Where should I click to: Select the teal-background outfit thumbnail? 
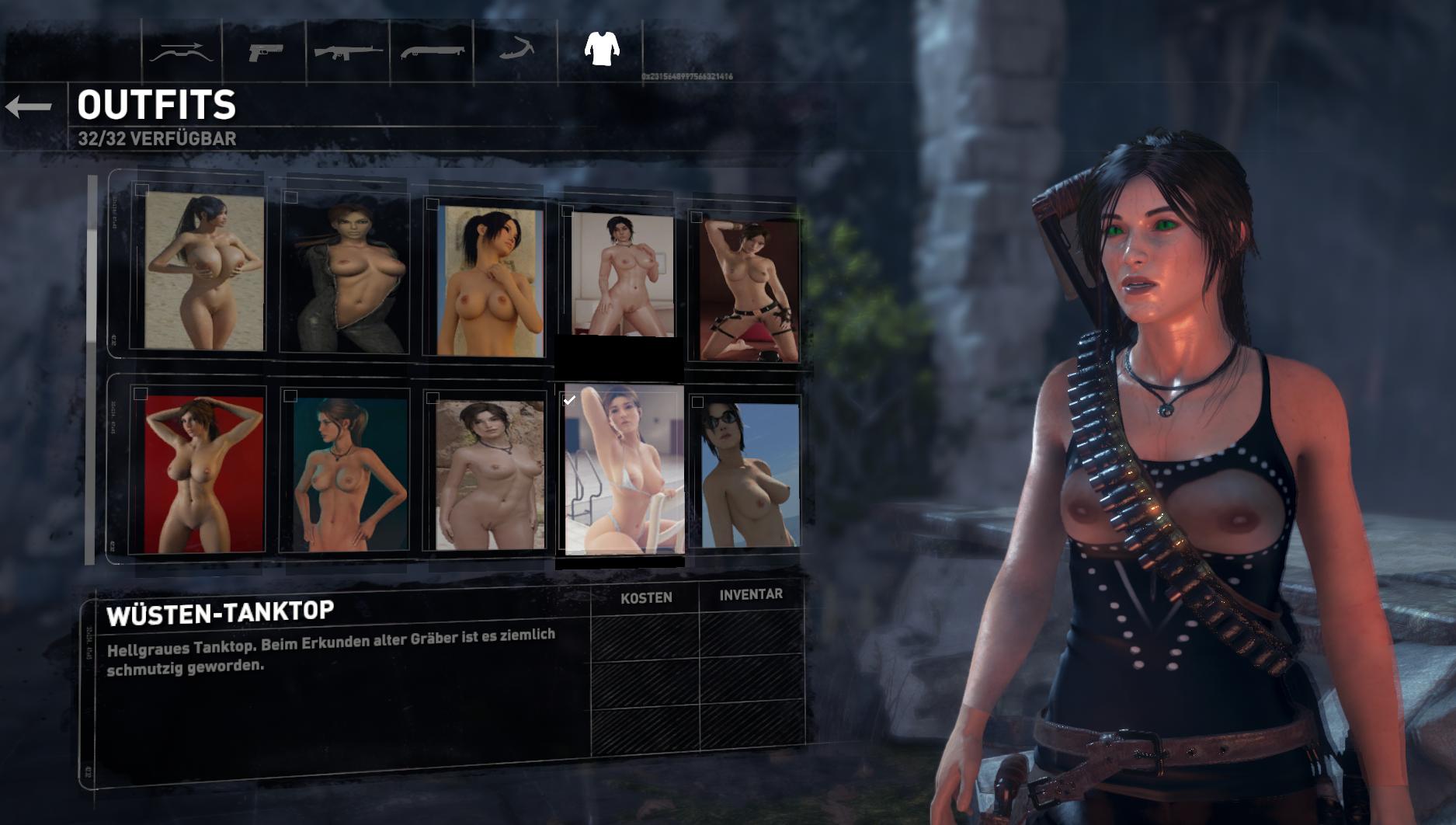(347, 474)
